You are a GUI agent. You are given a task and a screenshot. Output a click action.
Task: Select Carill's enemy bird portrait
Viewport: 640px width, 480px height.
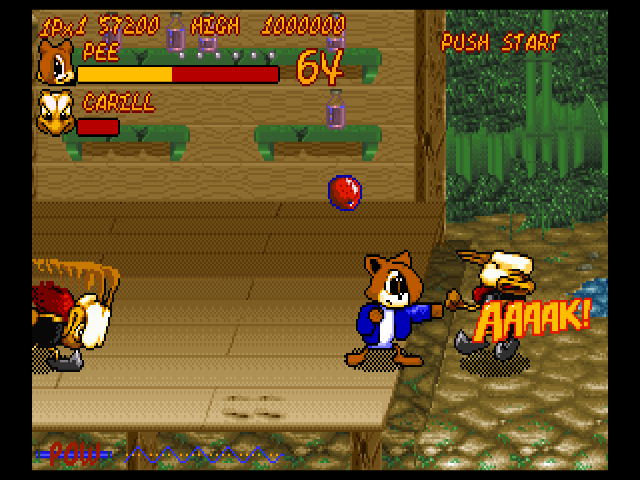pyautogui.click(x=54, y=115)
